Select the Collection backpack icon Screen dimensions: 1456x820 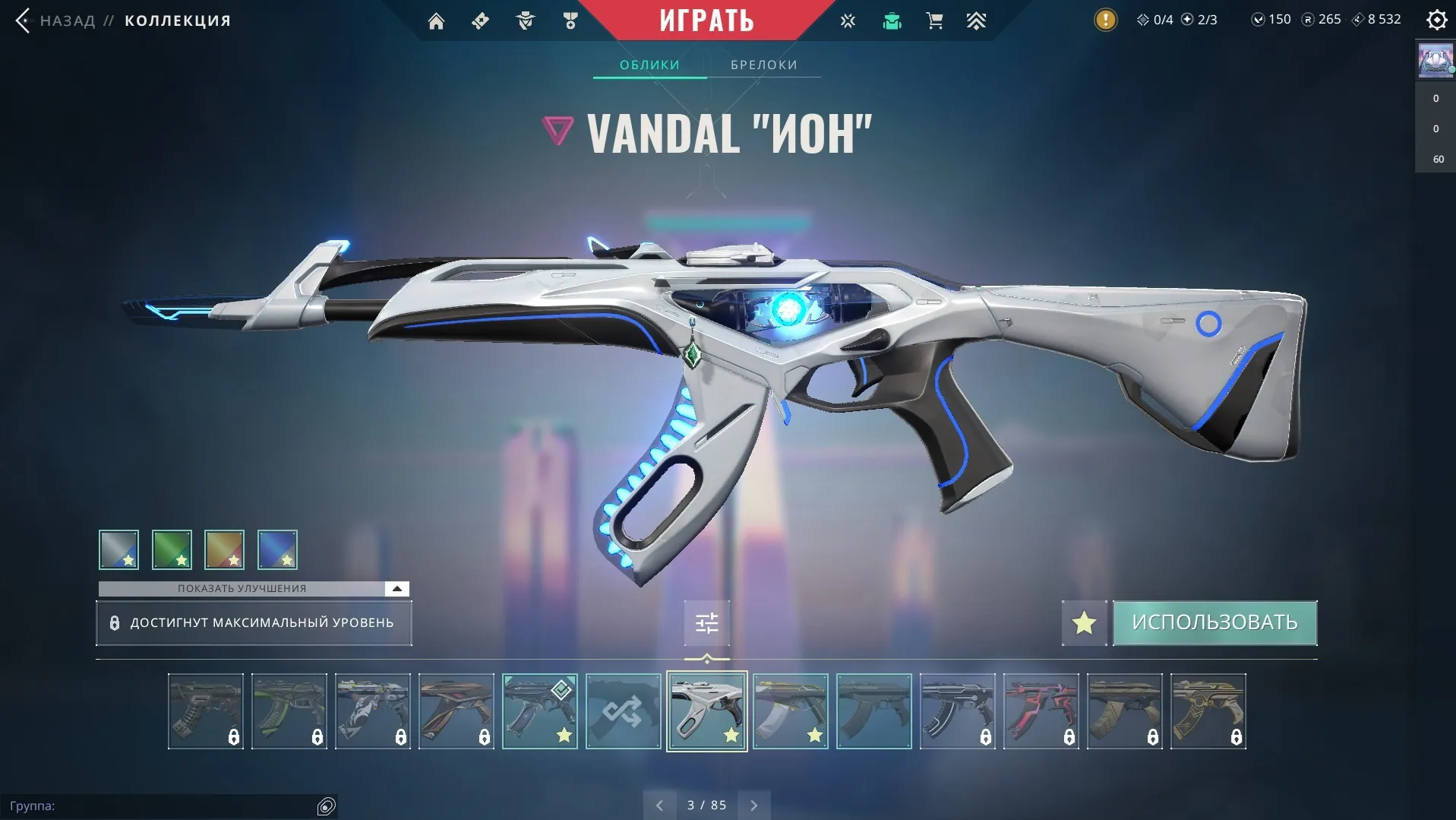coord(892,21)
